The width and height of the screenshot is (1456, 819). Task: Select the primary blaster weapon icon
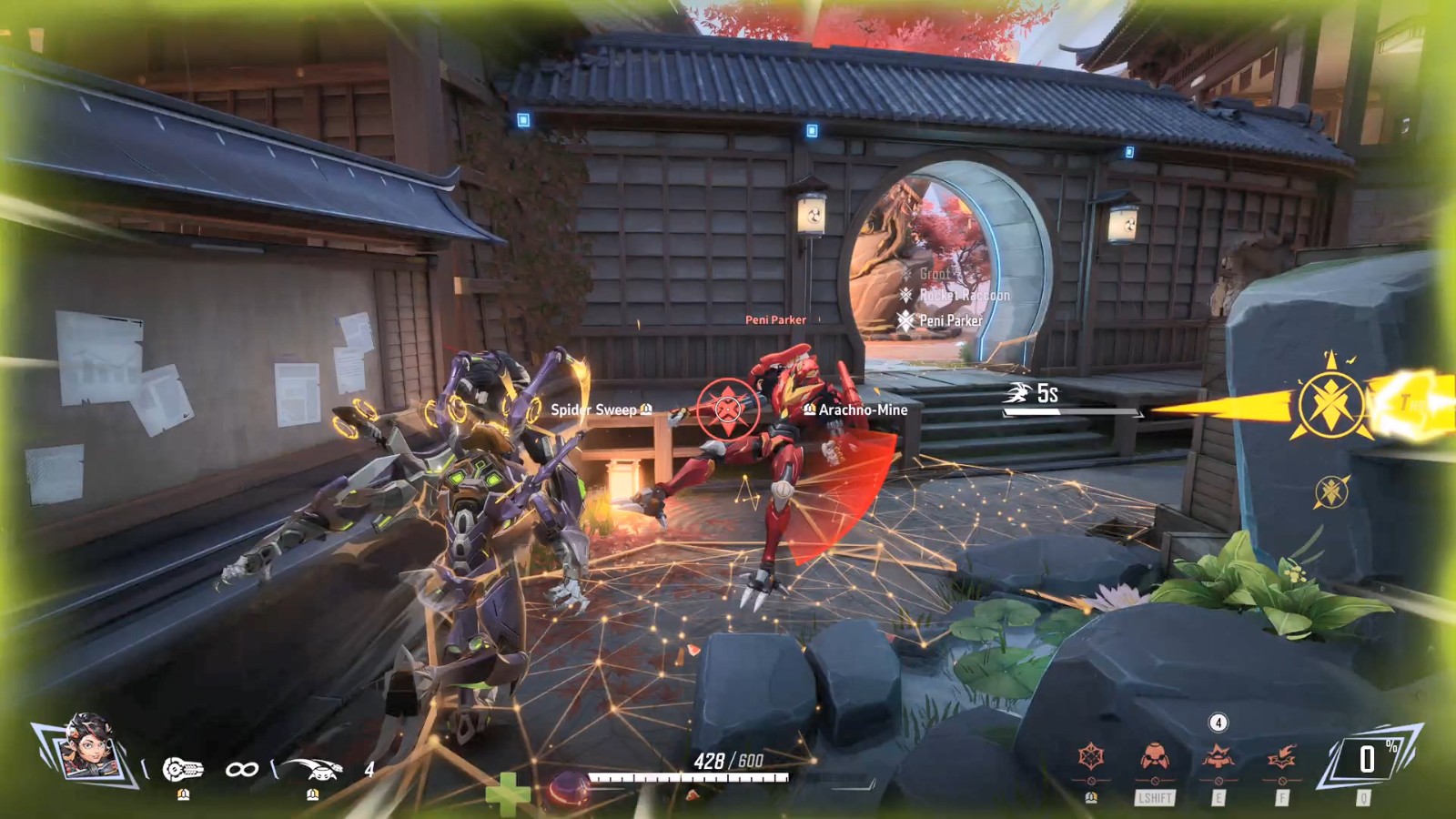click(183, 770)
